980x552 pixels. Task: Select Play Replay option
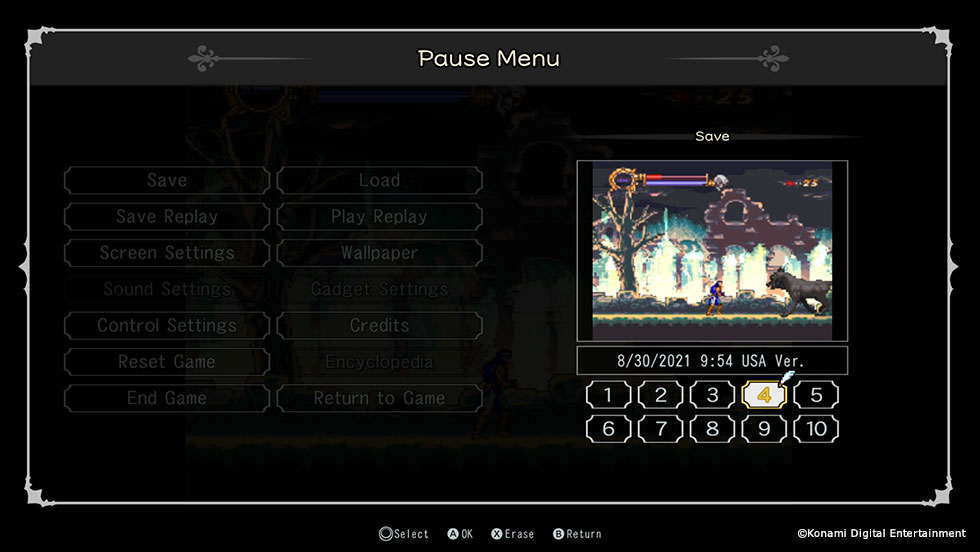pyautogui.click(x=379, y=217)
